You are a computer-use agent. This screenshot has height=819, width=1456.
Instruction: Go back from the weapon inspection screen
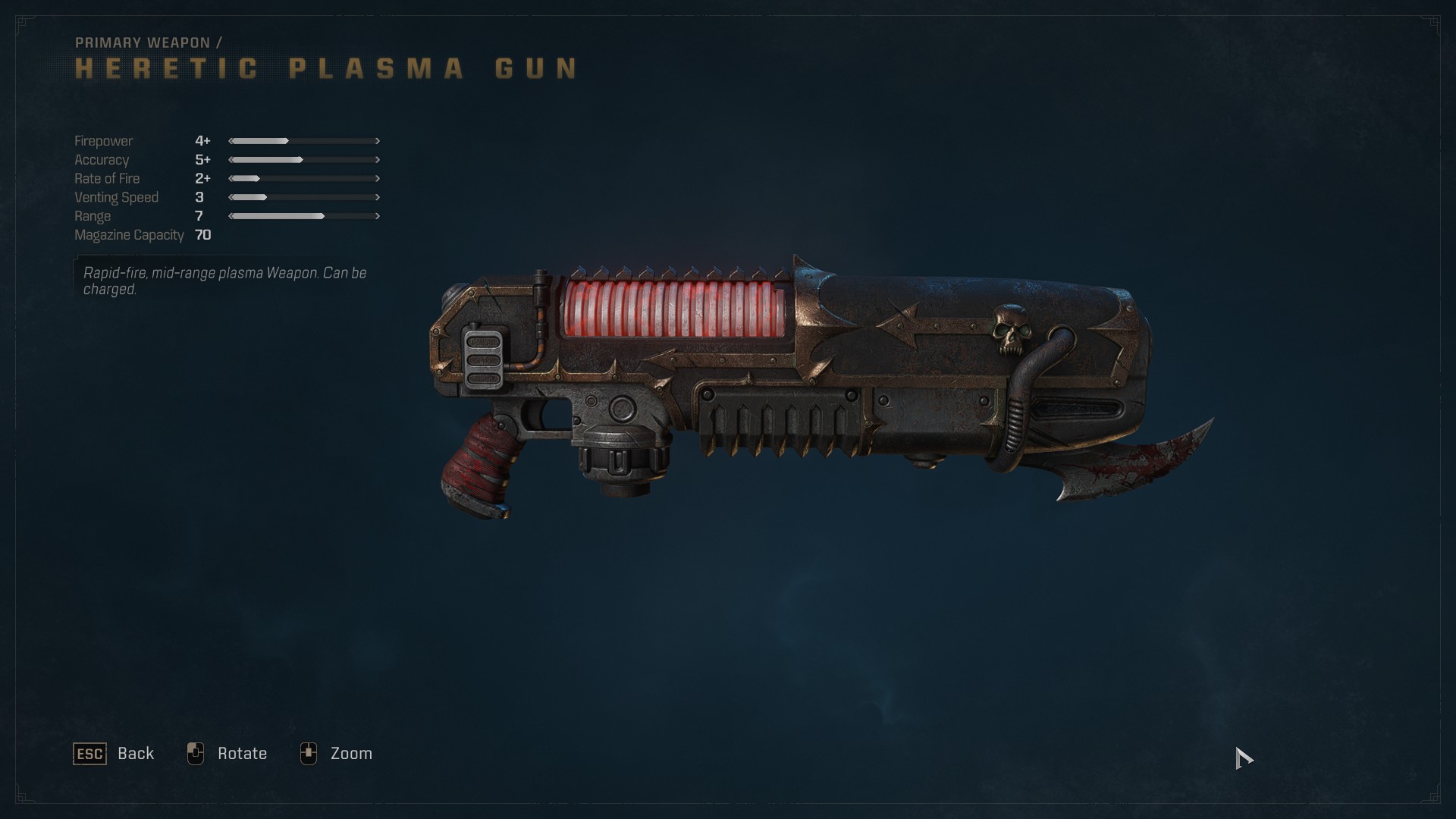115,754
